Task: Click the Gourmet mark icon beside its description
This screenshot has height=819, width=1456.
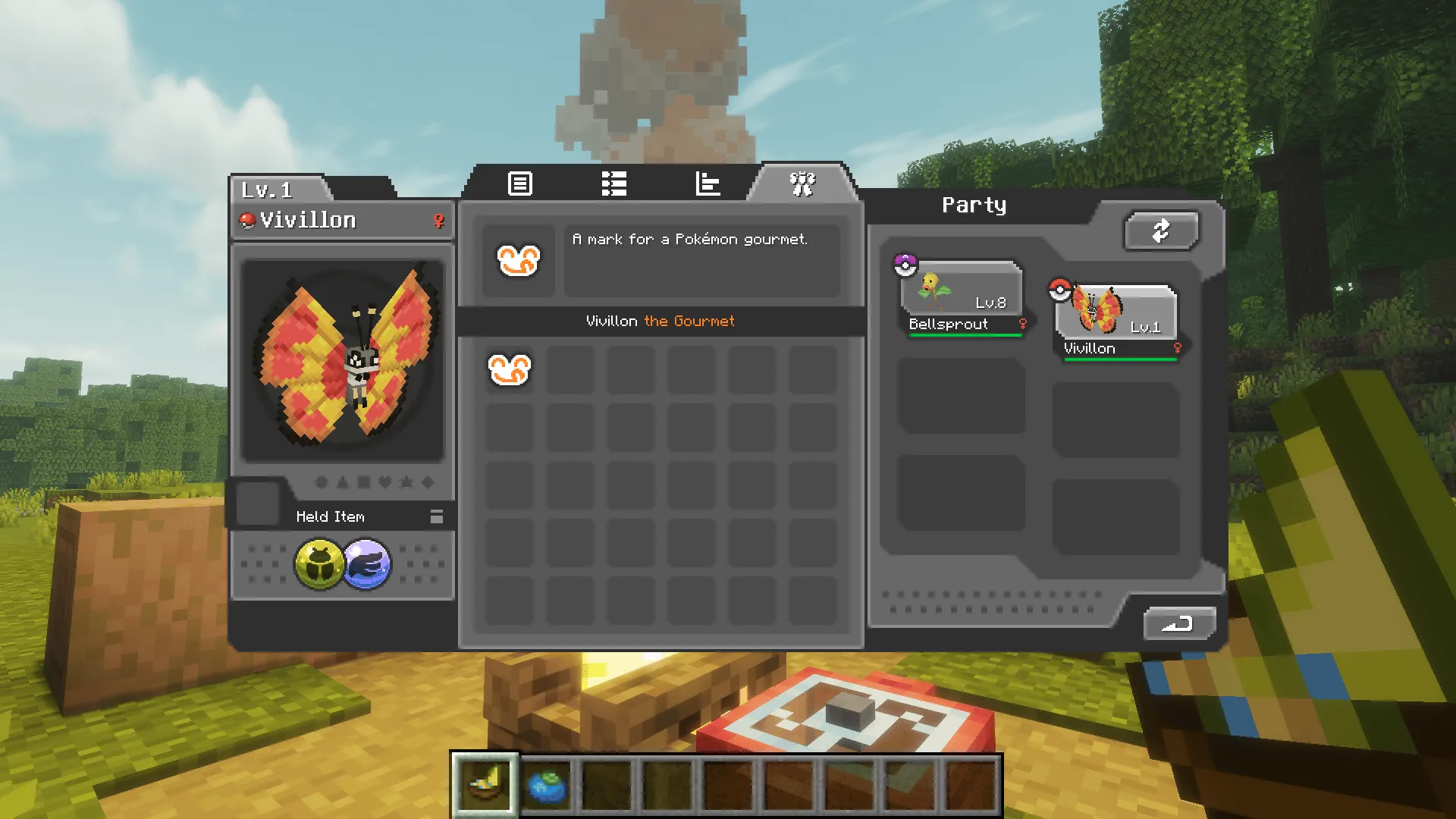Action: 519,261
